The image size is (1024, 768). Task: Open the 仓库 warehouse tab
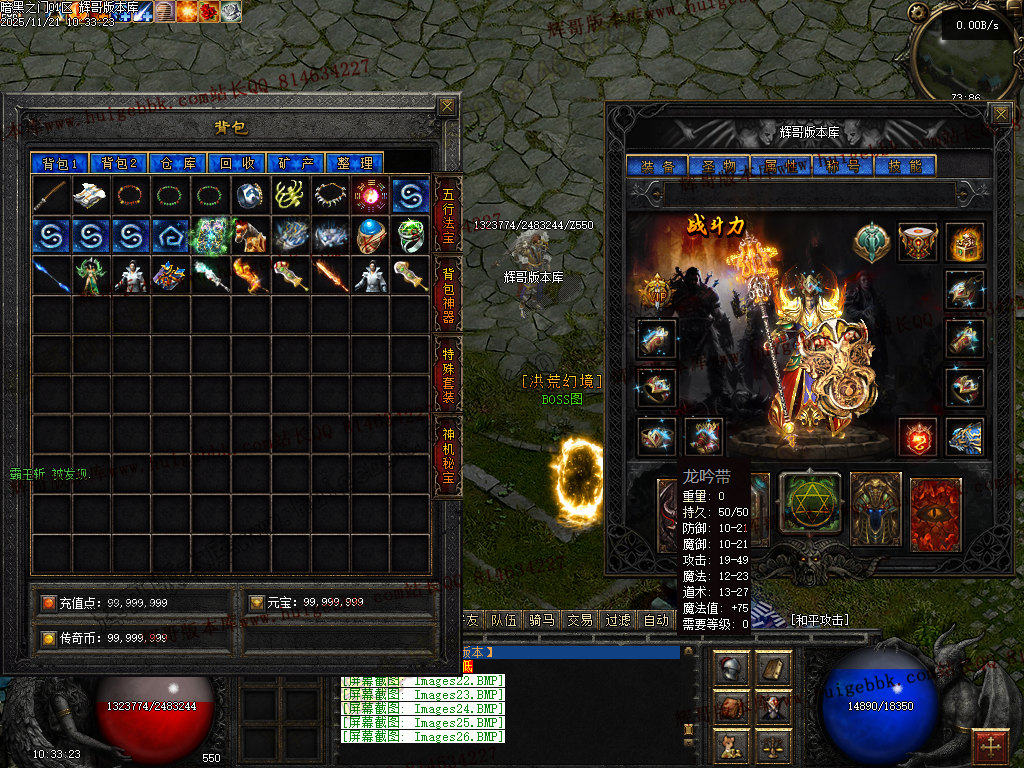[178, 163]
